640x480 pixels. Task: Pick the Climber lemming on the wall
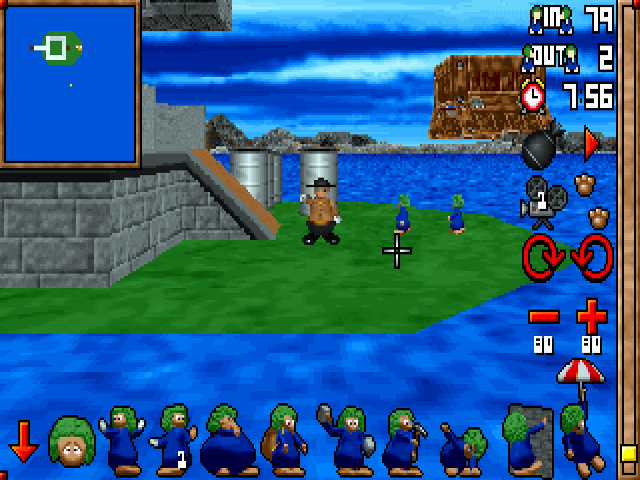(x=527, y=439)
